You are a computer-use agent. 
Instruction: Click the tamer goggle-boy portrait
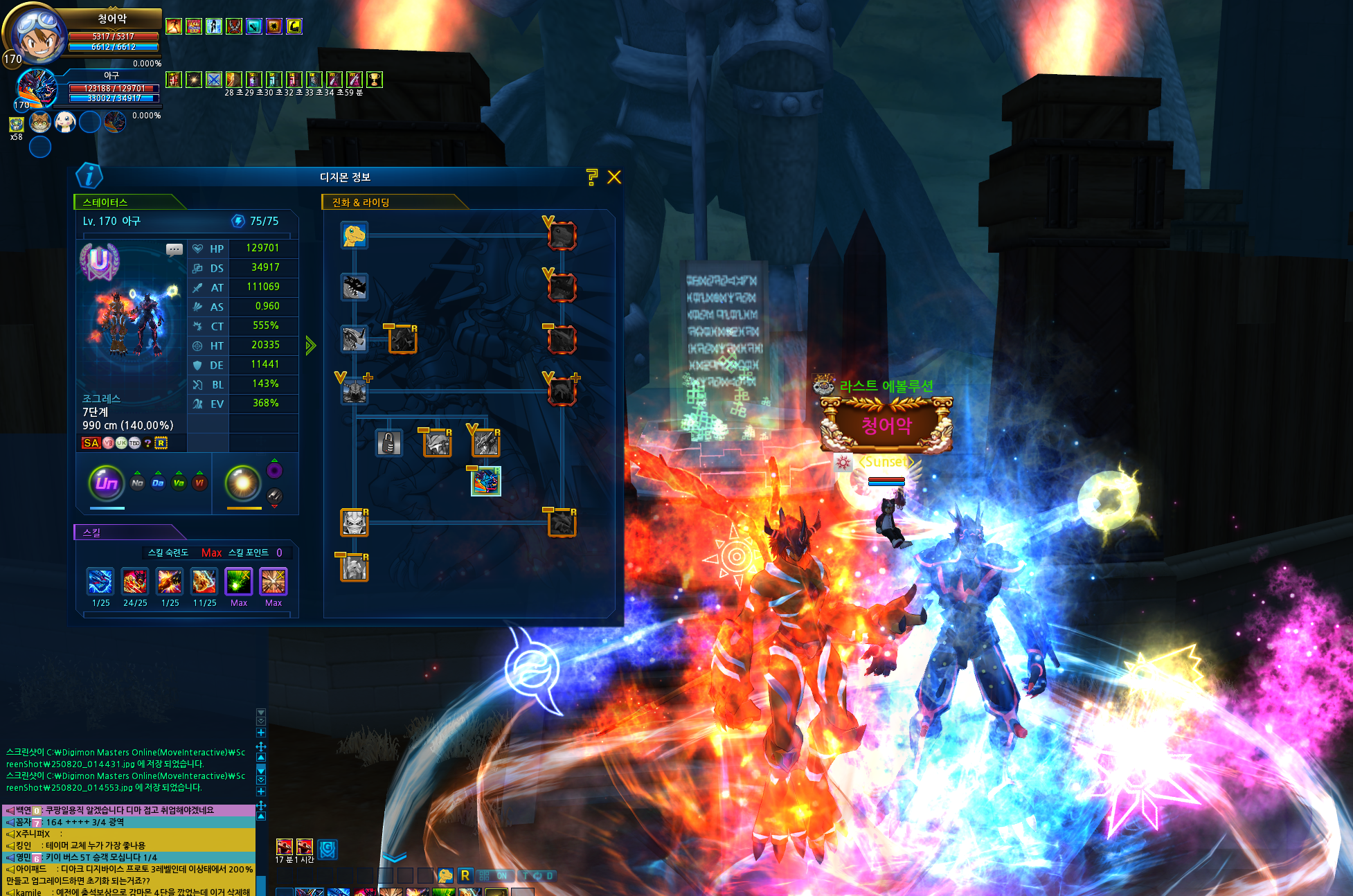coord(35,33)
